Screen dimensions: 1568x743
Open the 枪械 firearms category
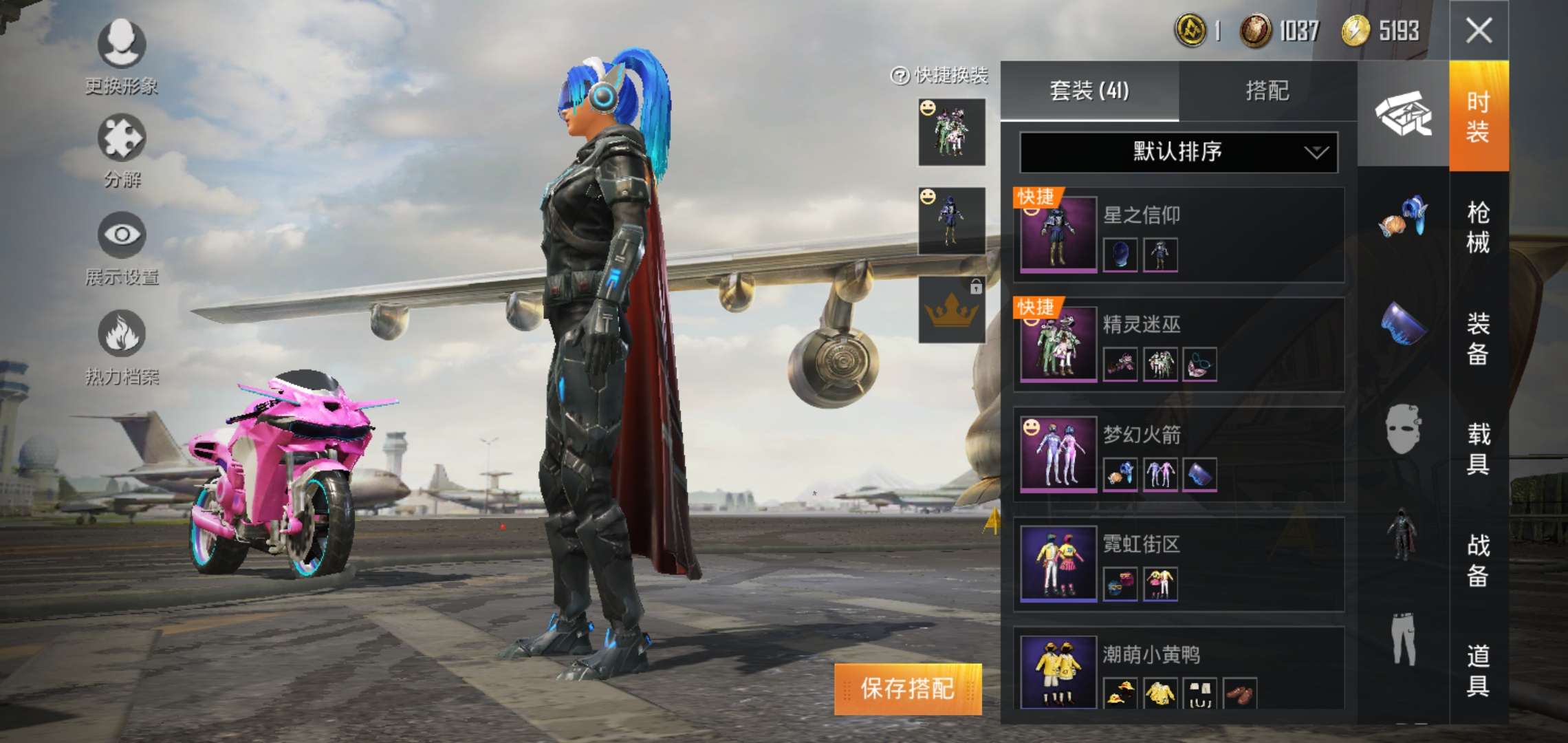(x=1479, y=227)
